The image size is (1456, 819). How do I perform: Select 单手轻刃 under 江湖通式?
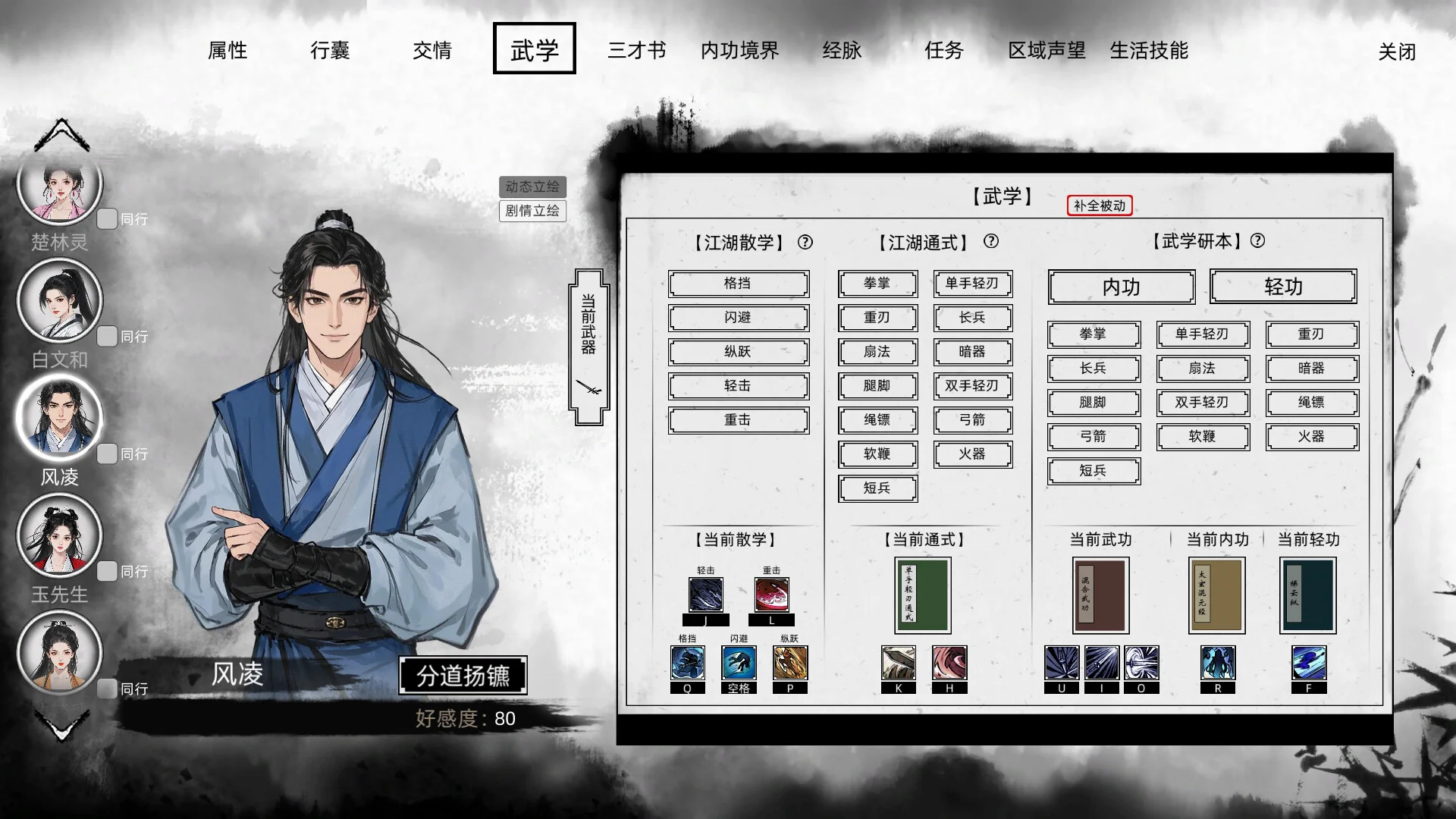972,284
